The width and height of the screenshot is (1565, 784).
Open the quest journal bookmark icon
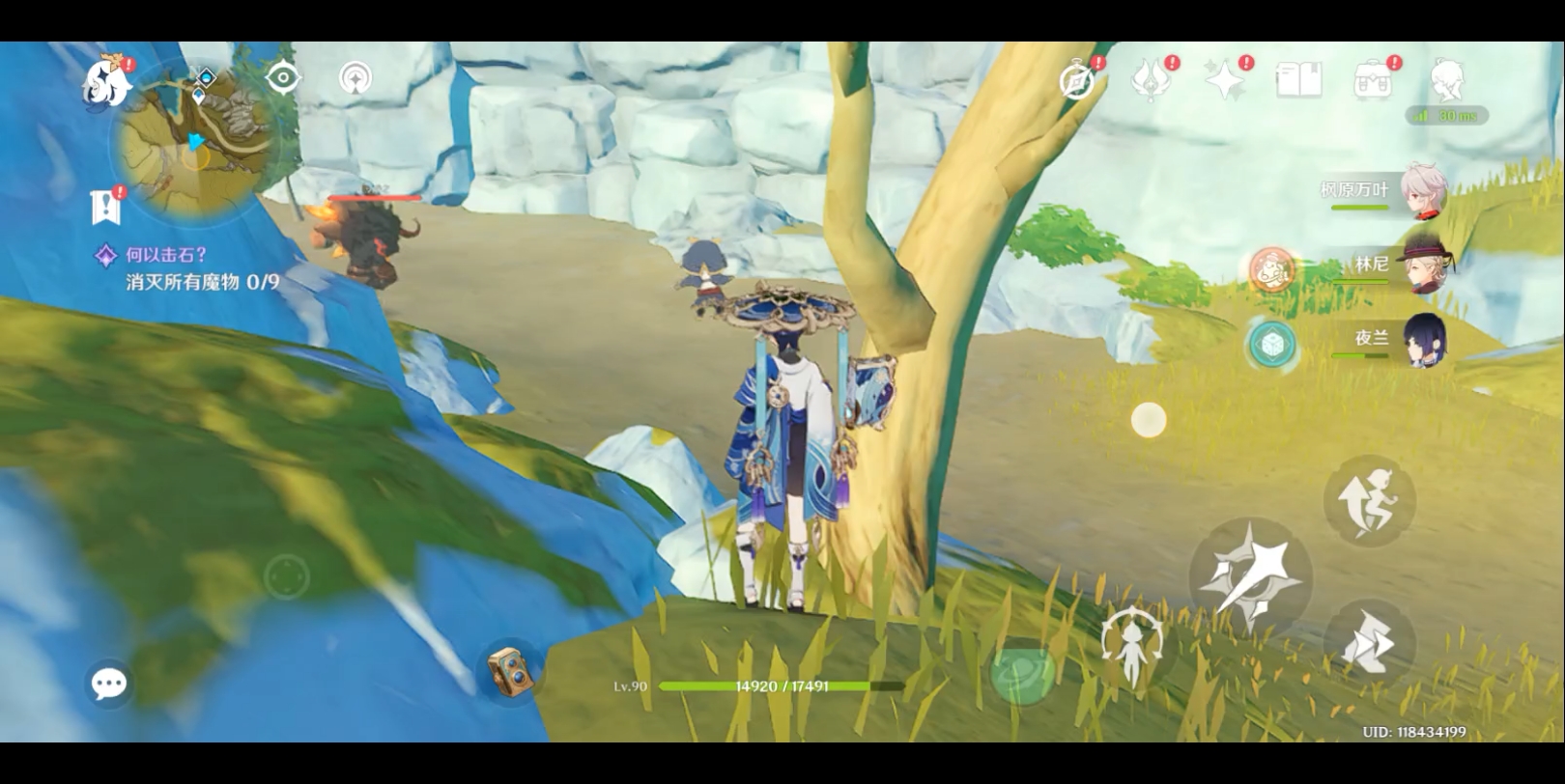point(104,205)
